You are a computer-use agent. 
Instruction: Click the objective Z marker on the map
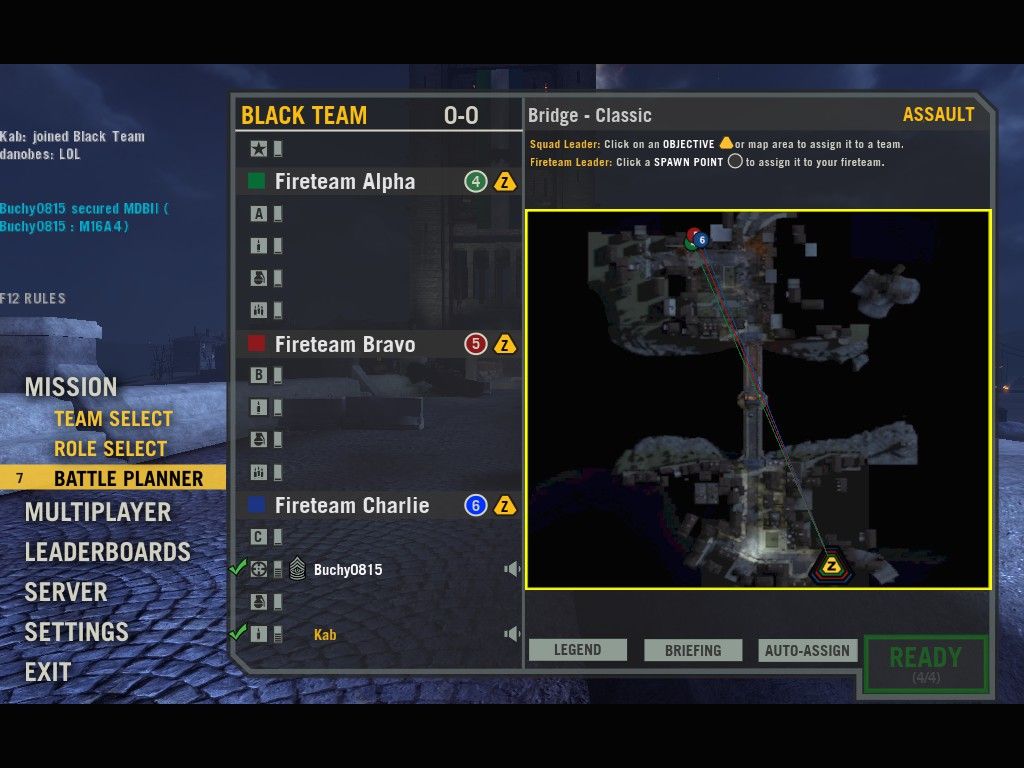click(x=830, y=566)
